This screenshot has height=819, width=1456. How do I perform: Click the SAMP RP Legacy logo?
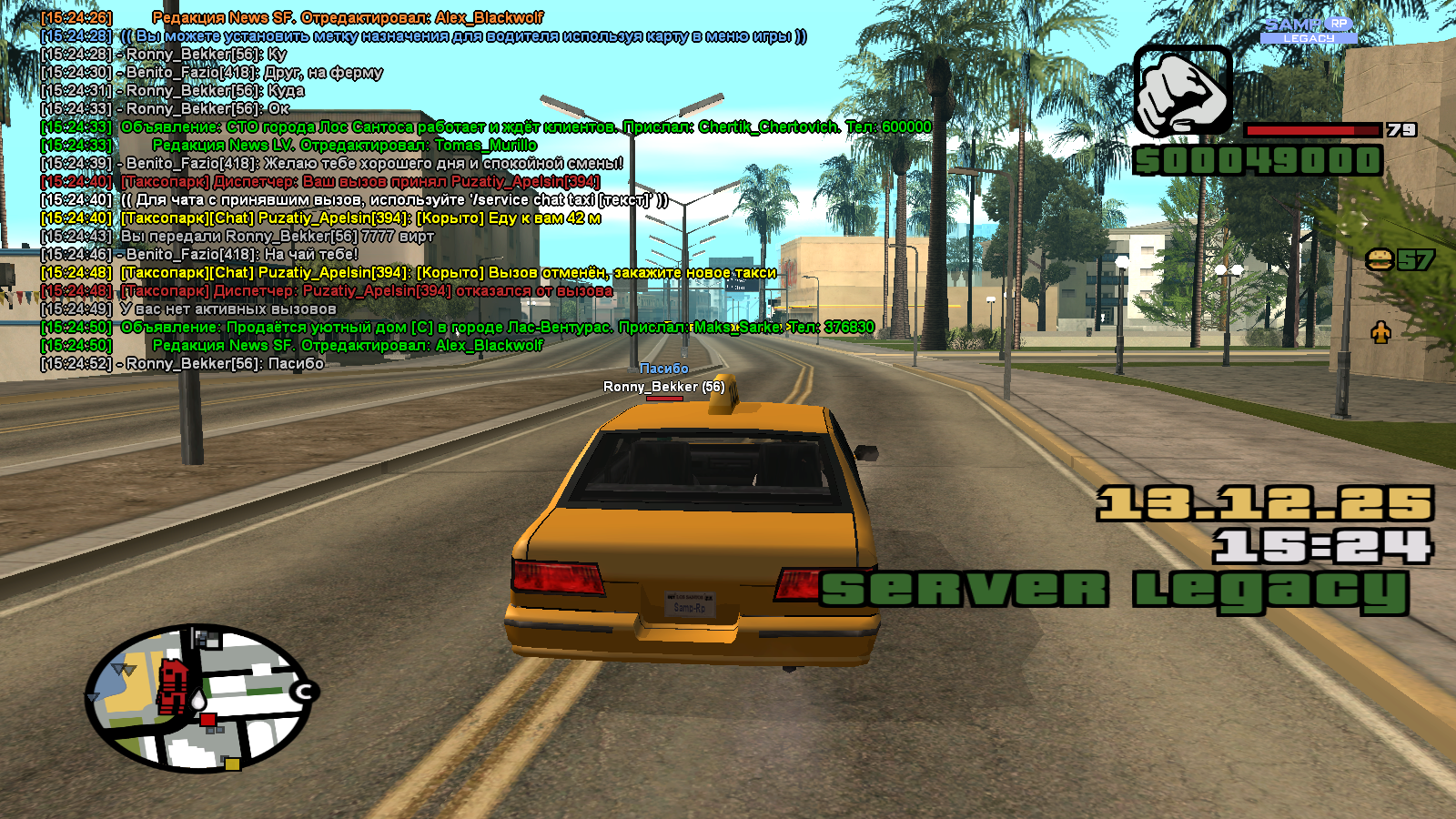coord(1309,29)
